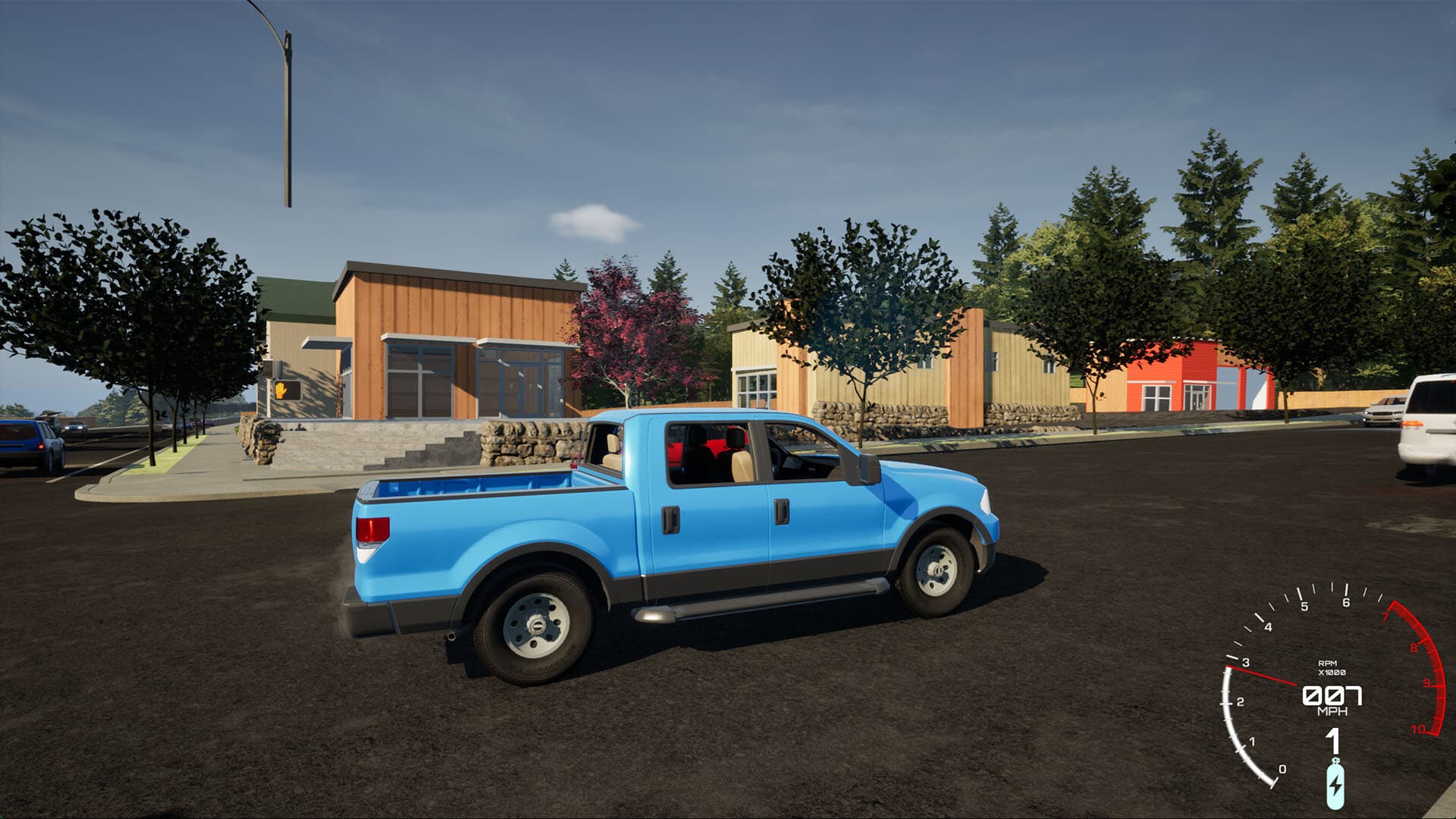This screenshot has width=1456, height=819.
Task: Click the gear indicator showing 1
Action: pos(1333,741)
